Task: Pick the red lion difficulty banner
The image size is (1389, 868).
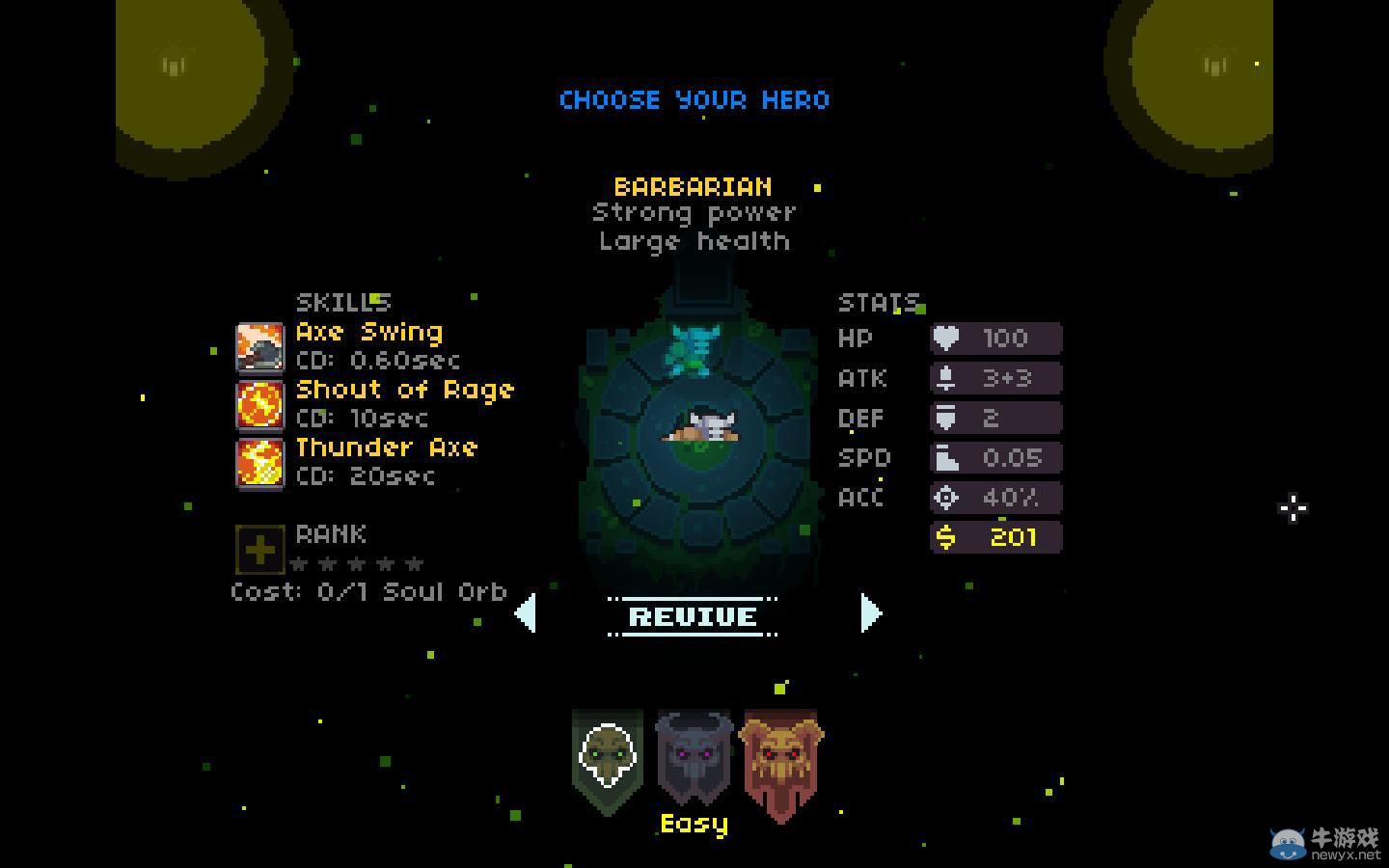Action: [780, 762]
